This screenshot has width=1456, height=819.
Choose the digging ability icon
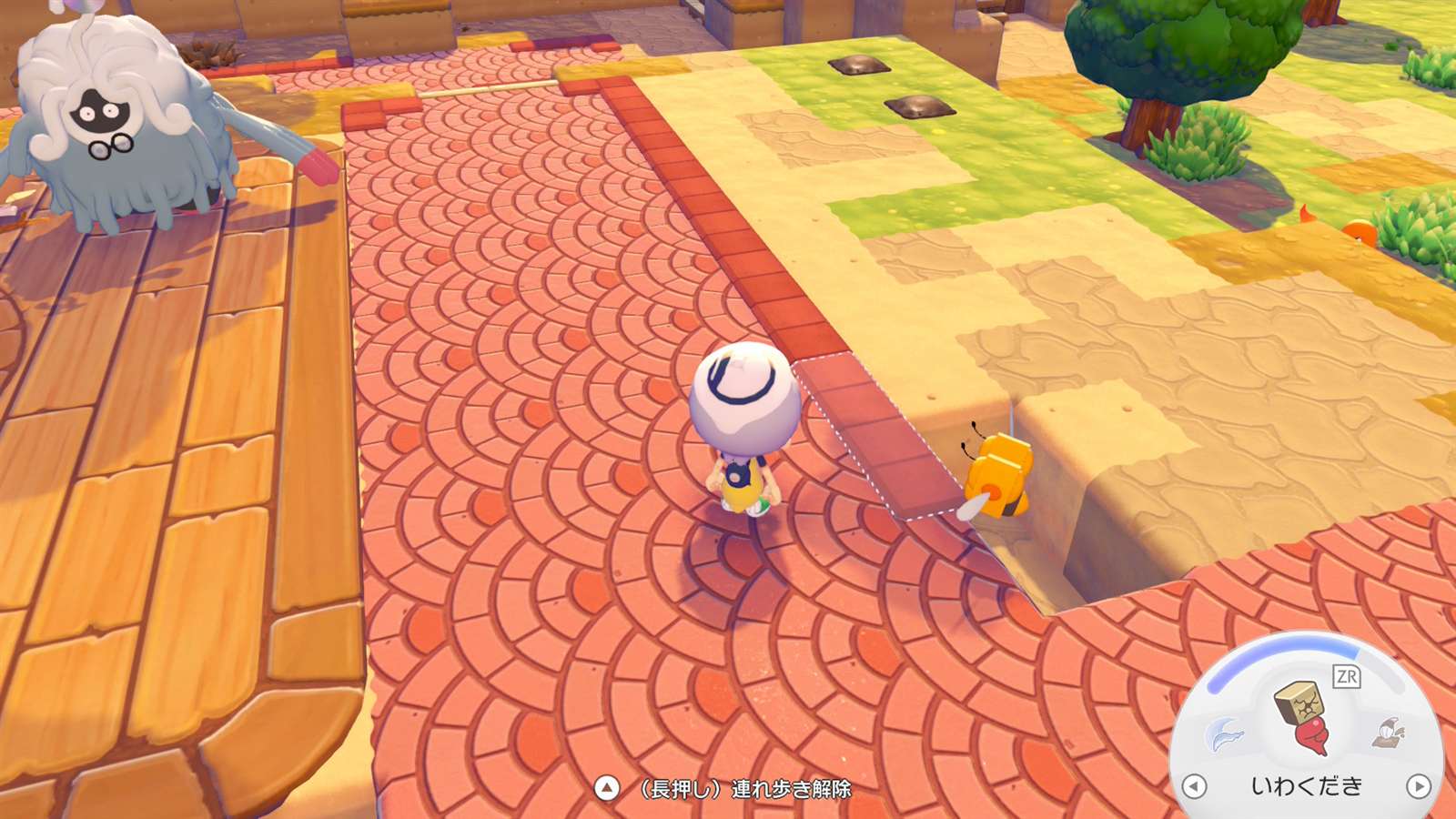(1389, 732)
